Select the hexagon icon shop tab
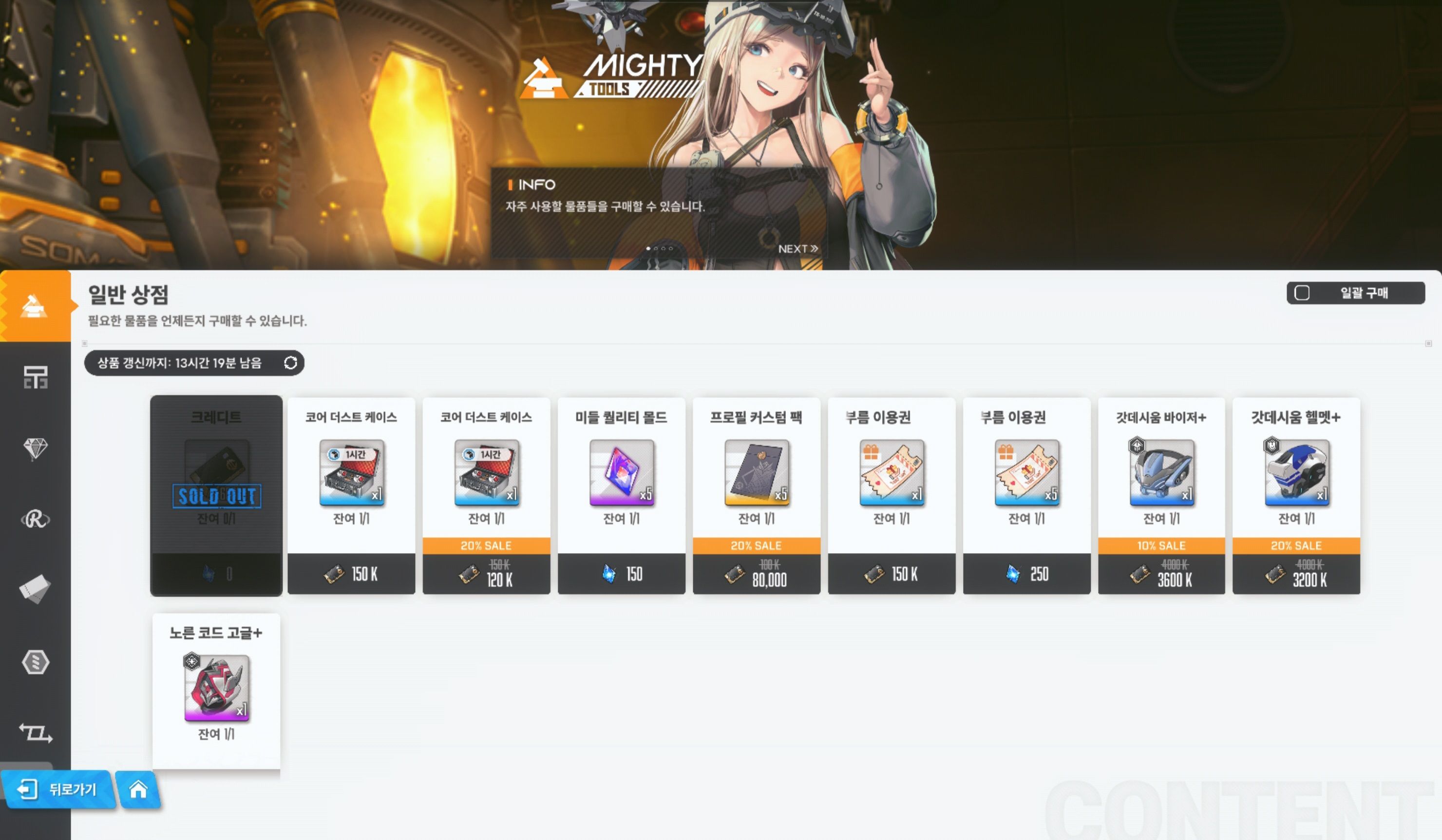This screenshot has height=840, width=1442. 35,662
